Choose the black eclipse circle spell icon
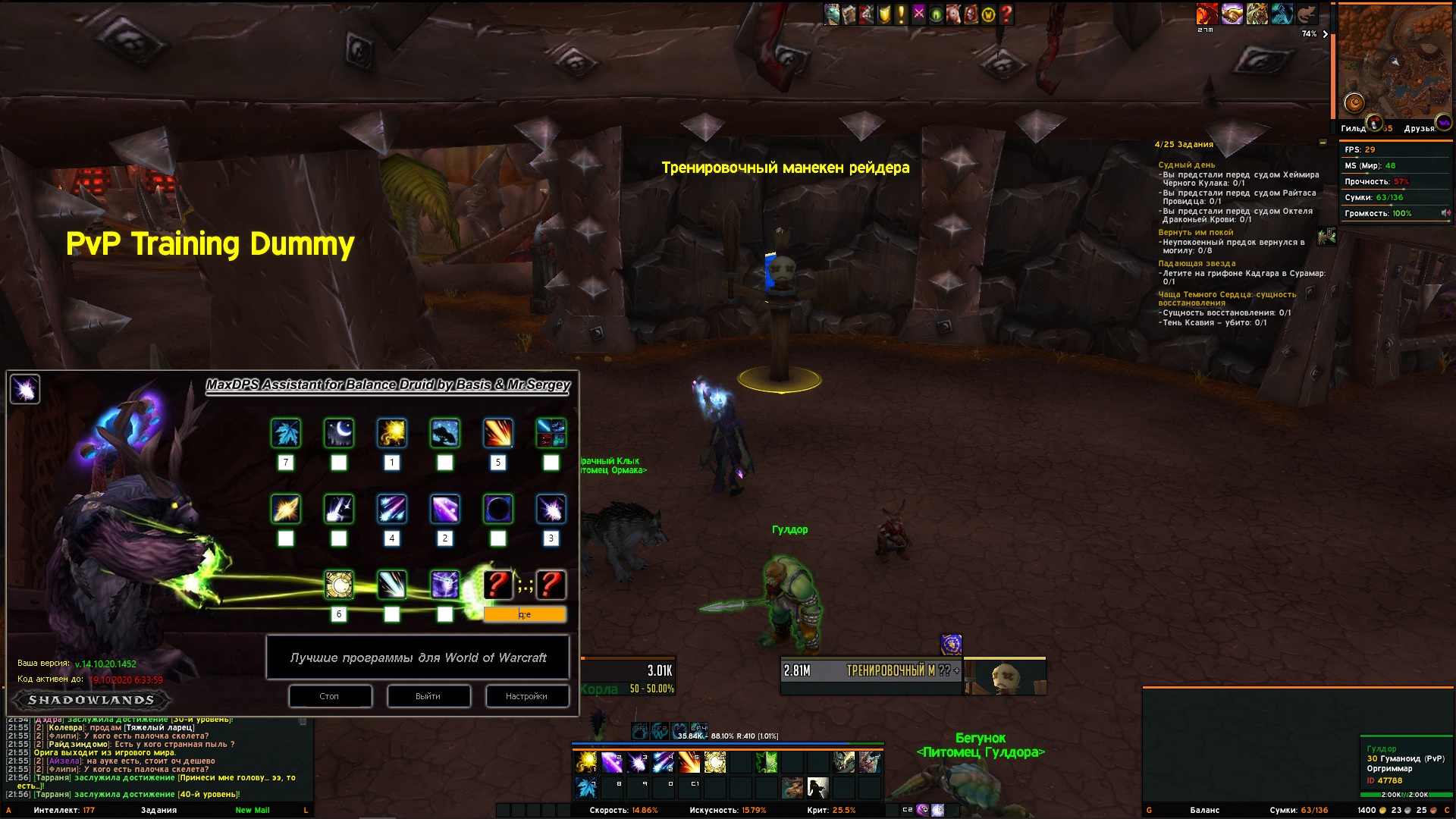This screenshot has height=819, width=1456. click(498, 510)
